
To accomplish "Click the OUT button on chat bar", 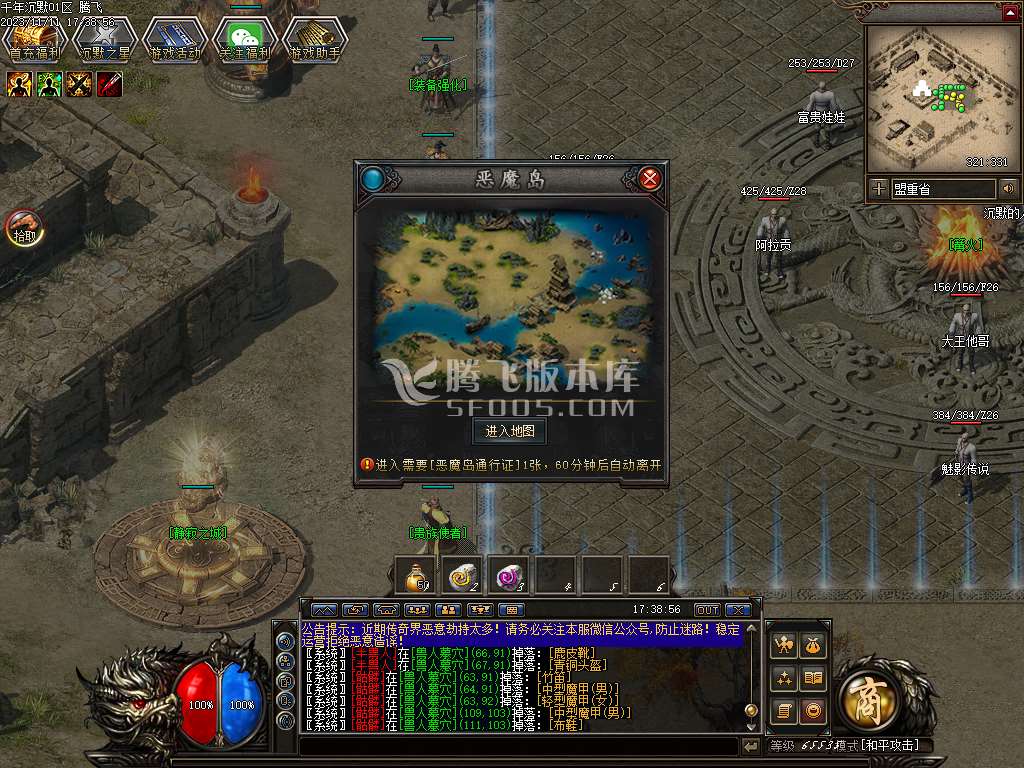I will (707, 610).
